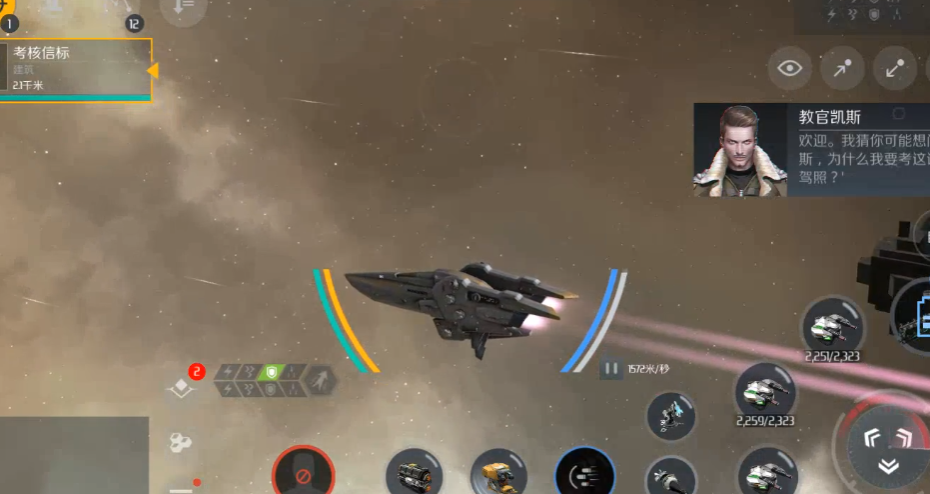Pause the ship with the speed pause button
930x494 pixels.
coord(610,369)
